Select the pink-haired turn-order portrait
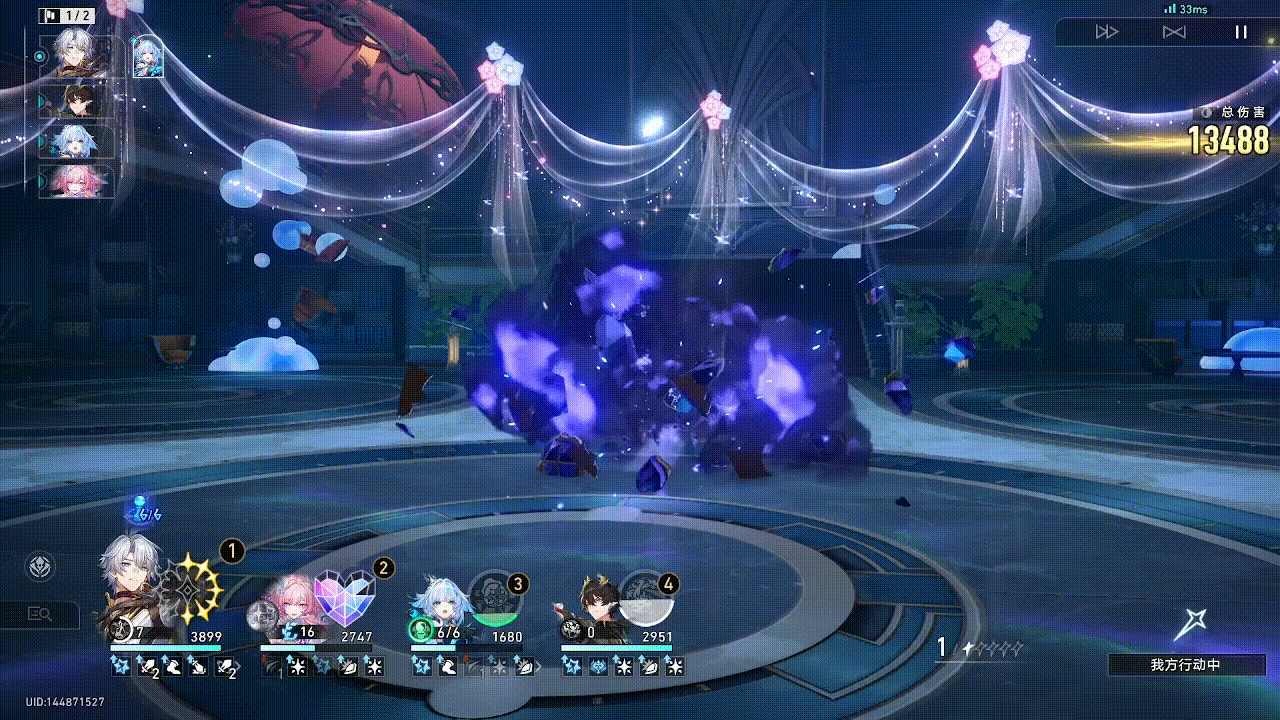1280x720 pixels. click(78, 182)
